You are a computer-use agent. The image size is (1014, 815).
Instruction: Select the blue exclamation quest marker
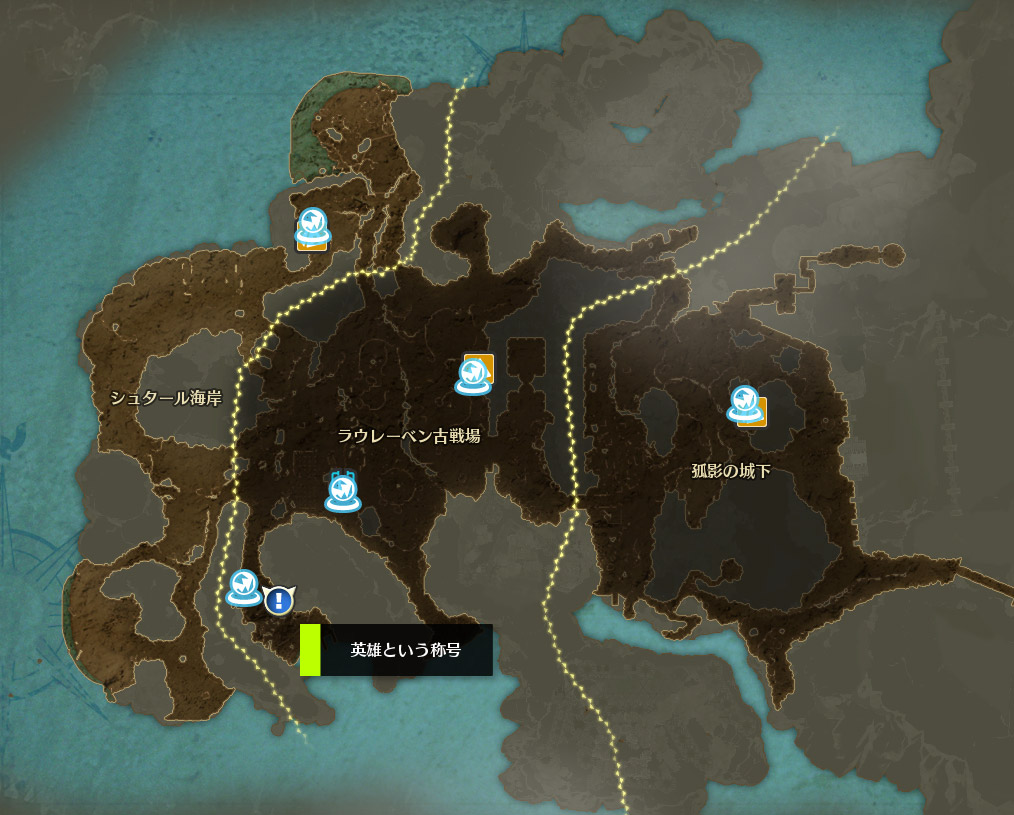pos(279,600)
